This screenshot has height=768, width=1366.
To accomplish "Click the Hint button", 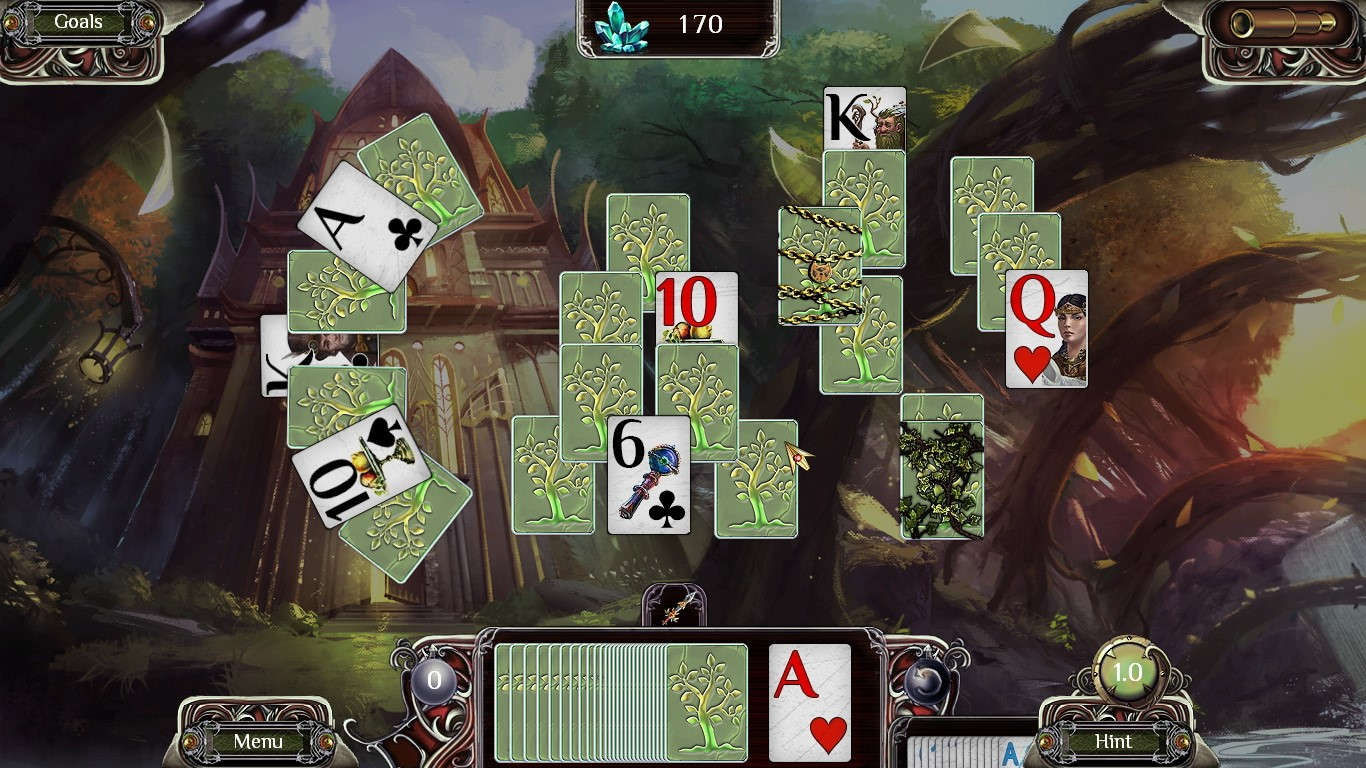I will pyautogui.click(x=1113, y=742).
